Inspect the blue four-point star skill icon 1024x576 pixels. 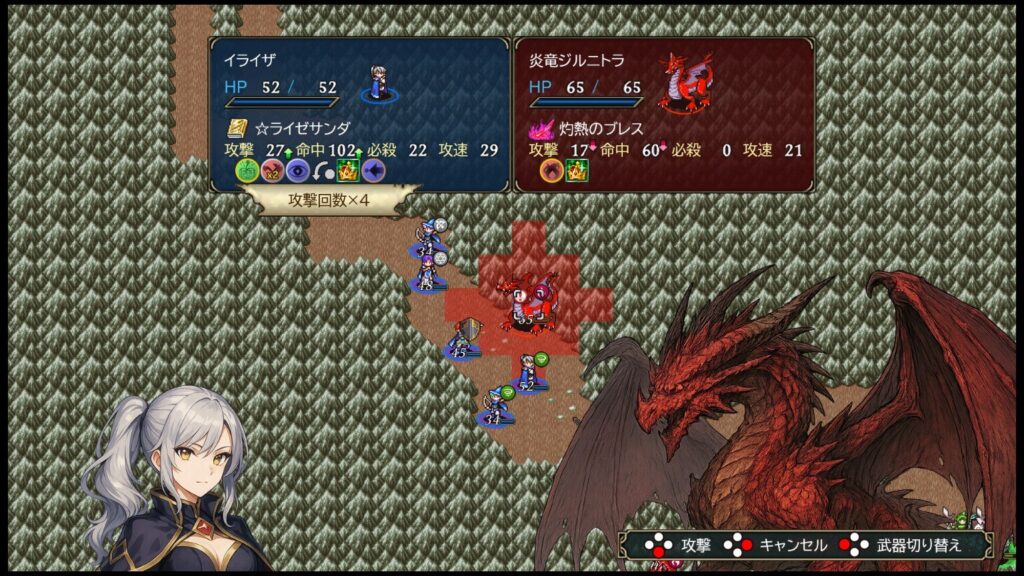(373, 170)
